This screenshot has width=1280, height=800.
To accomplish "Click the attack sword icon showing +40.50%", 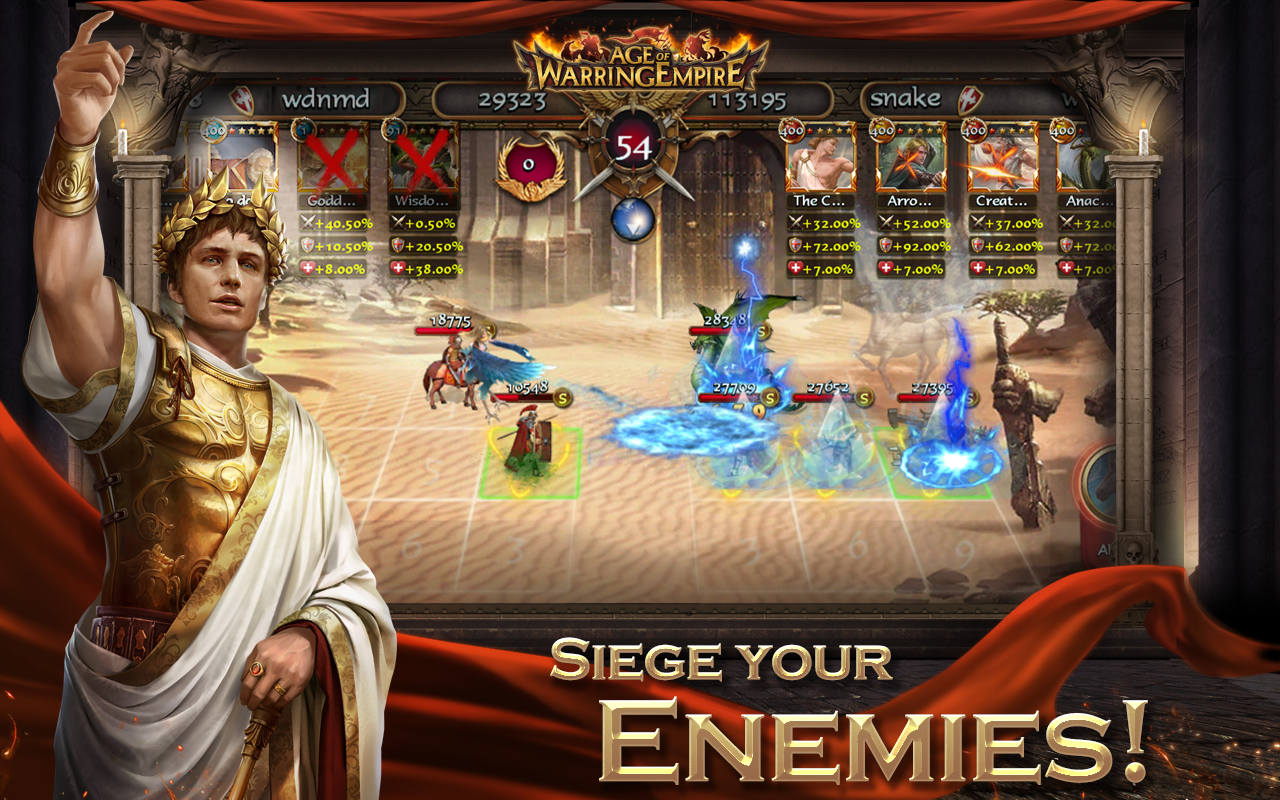I will click(309, 222).
